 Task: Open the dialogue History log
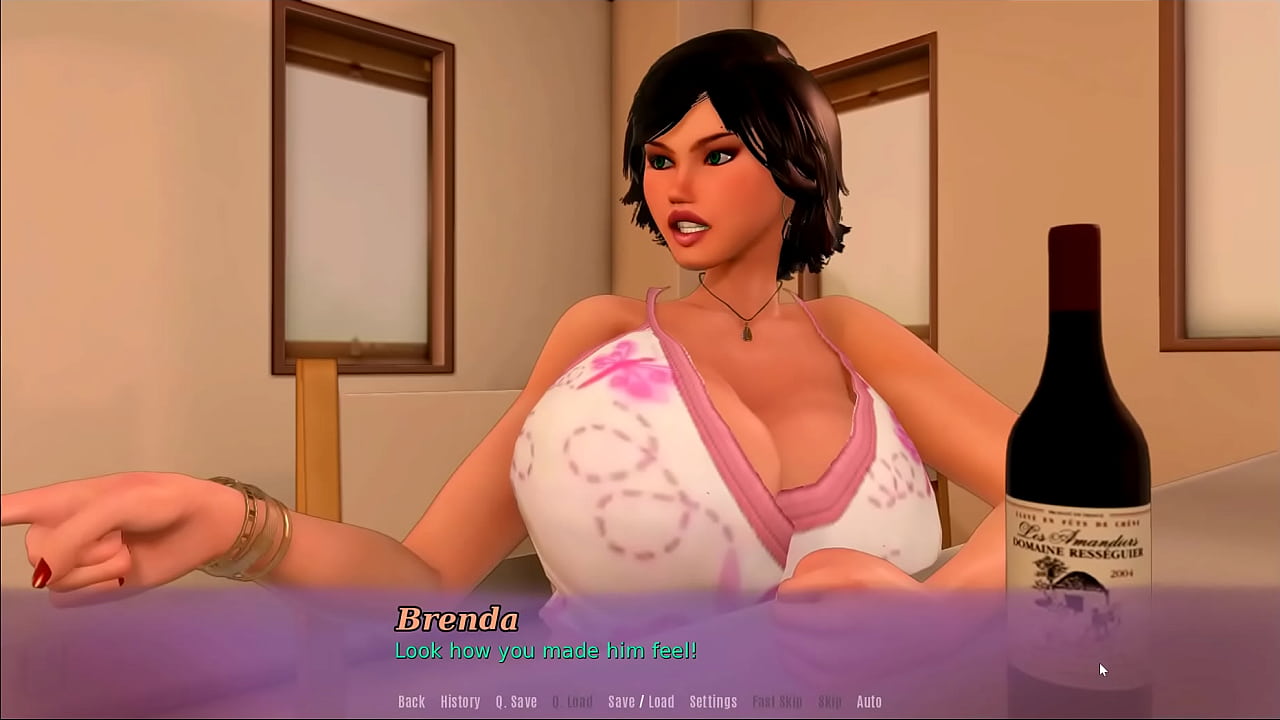click(x=460, y=702)
